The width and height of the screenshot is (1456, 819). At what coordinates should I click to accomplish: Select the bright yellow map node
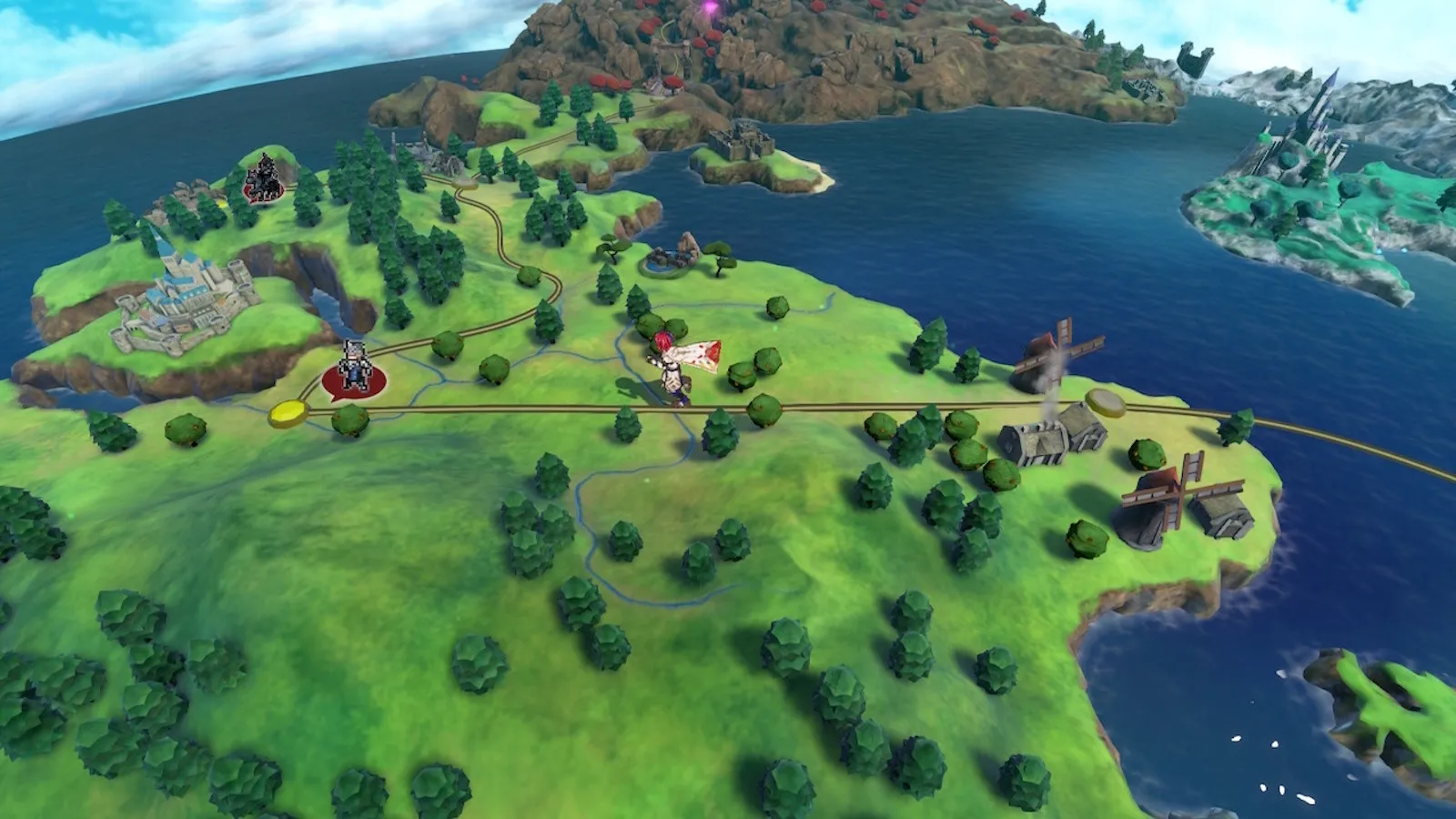click(x=289, y=413)
